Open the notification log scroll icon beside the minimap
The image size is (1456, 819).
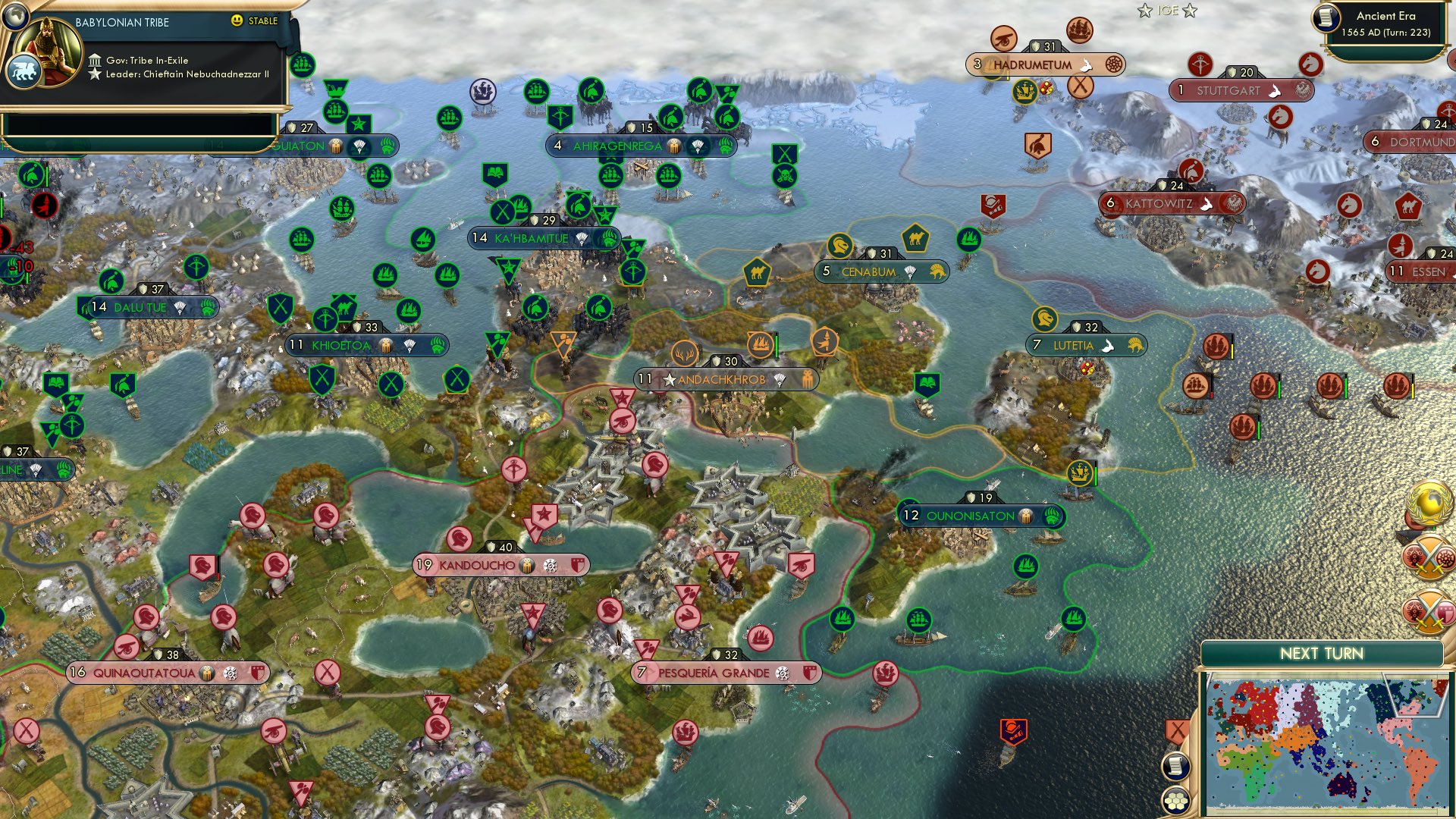click(1175, 766)
